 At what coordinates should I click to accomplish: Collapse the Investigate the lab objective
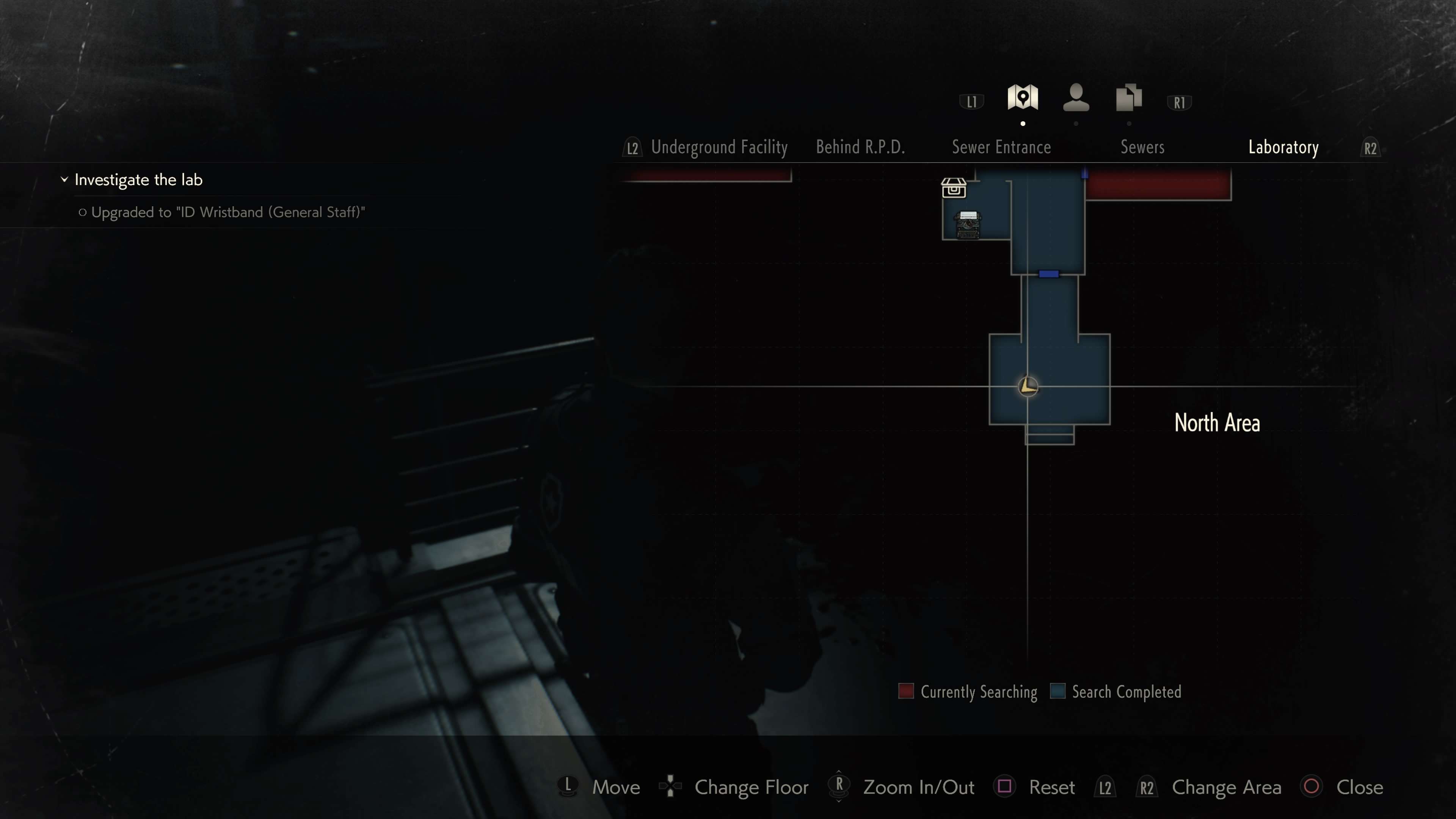64,180
